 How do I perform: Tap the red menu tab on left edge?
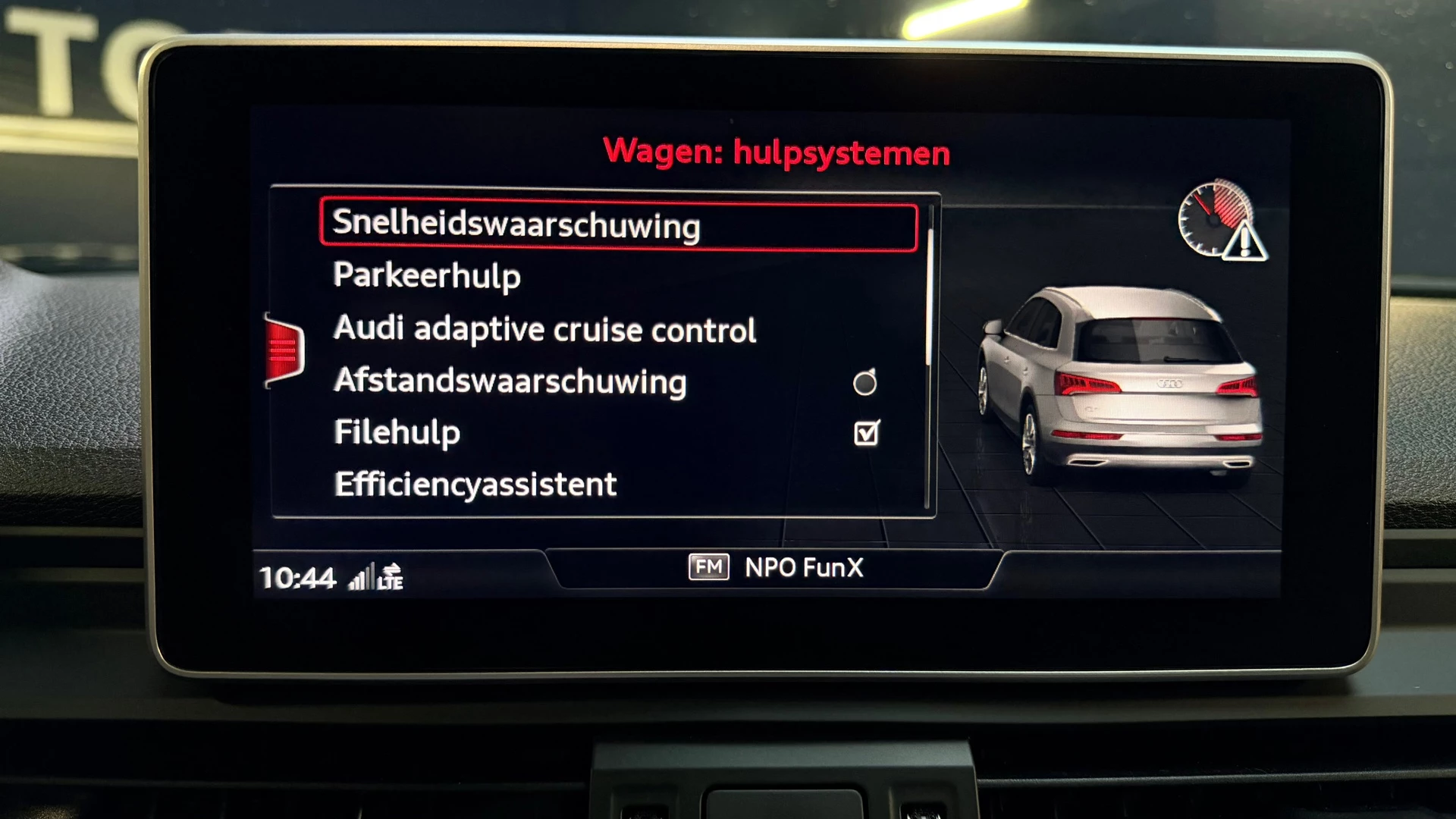point(283,349)
